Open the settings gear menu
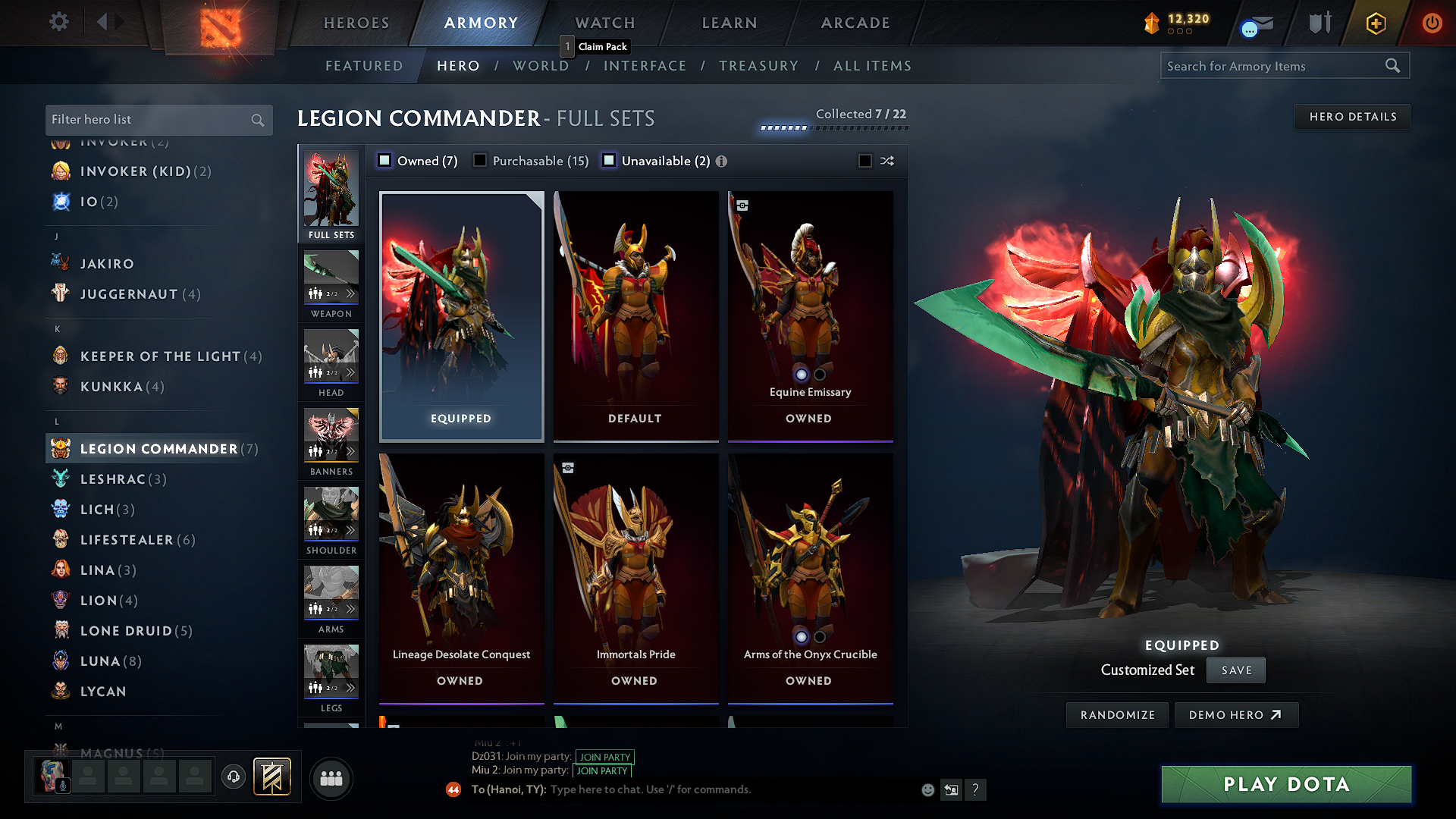1456x819 pixels. (58, 22)
